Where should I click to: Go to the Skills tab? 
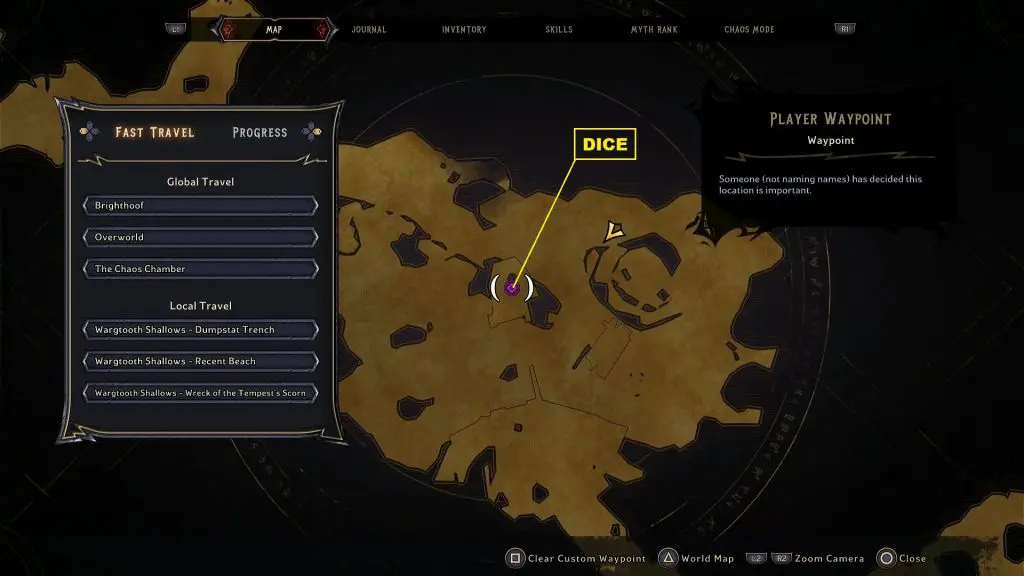[x=559, y=30]
